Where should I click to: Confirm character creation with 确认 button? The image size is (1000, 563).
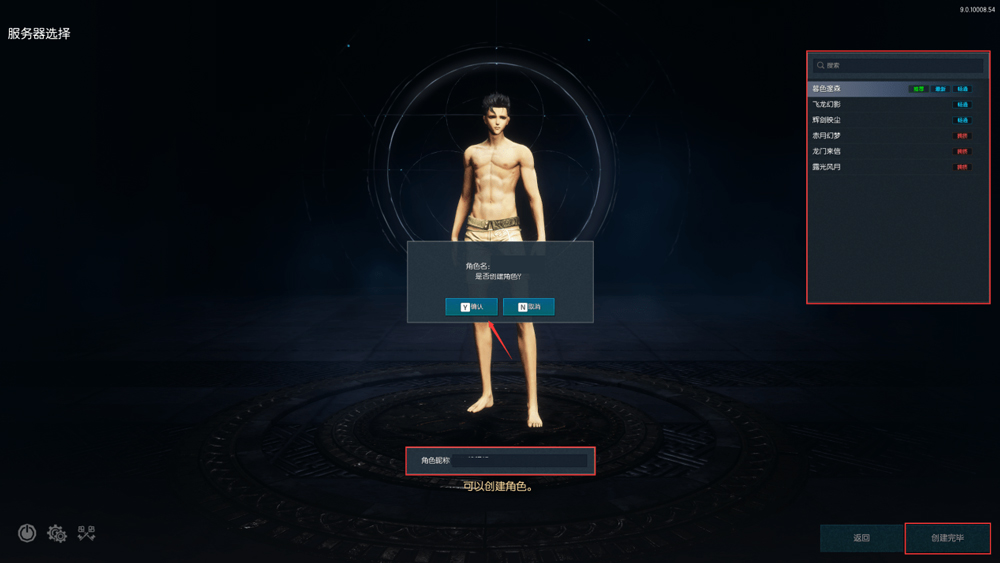(x=471, y=307)
